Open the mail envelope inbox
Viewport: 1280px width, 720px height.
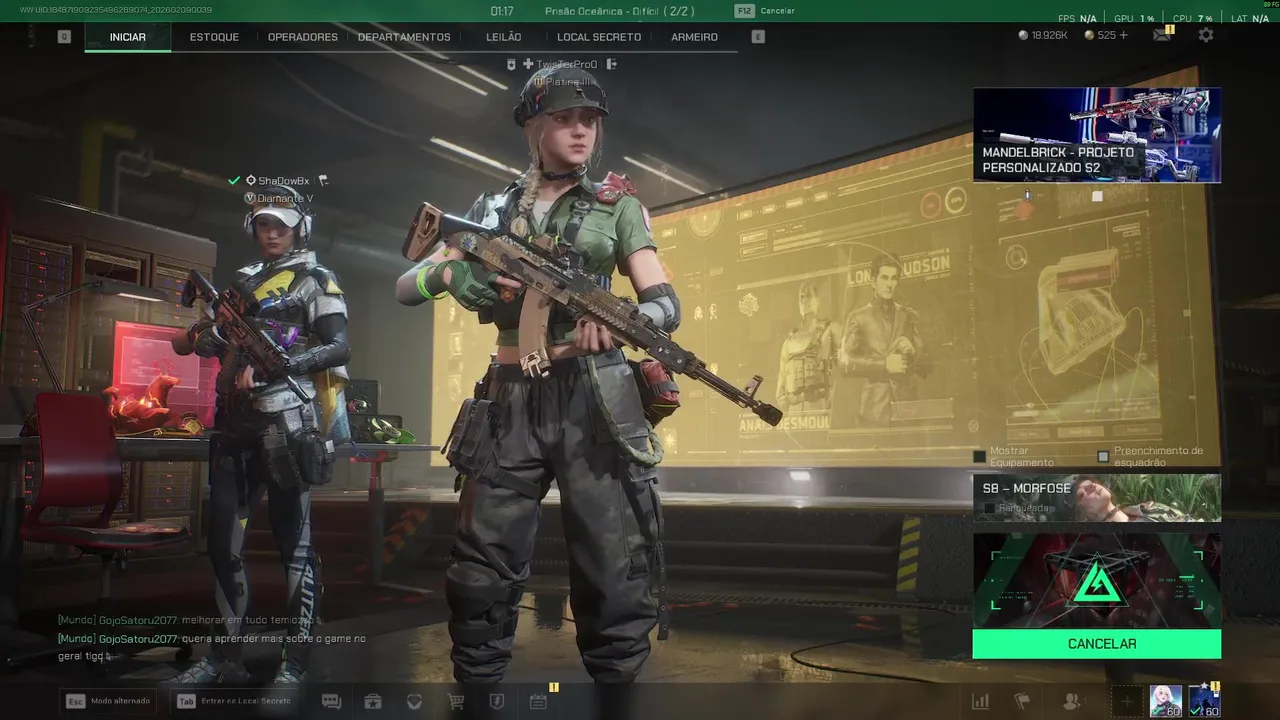[1162, 35]
